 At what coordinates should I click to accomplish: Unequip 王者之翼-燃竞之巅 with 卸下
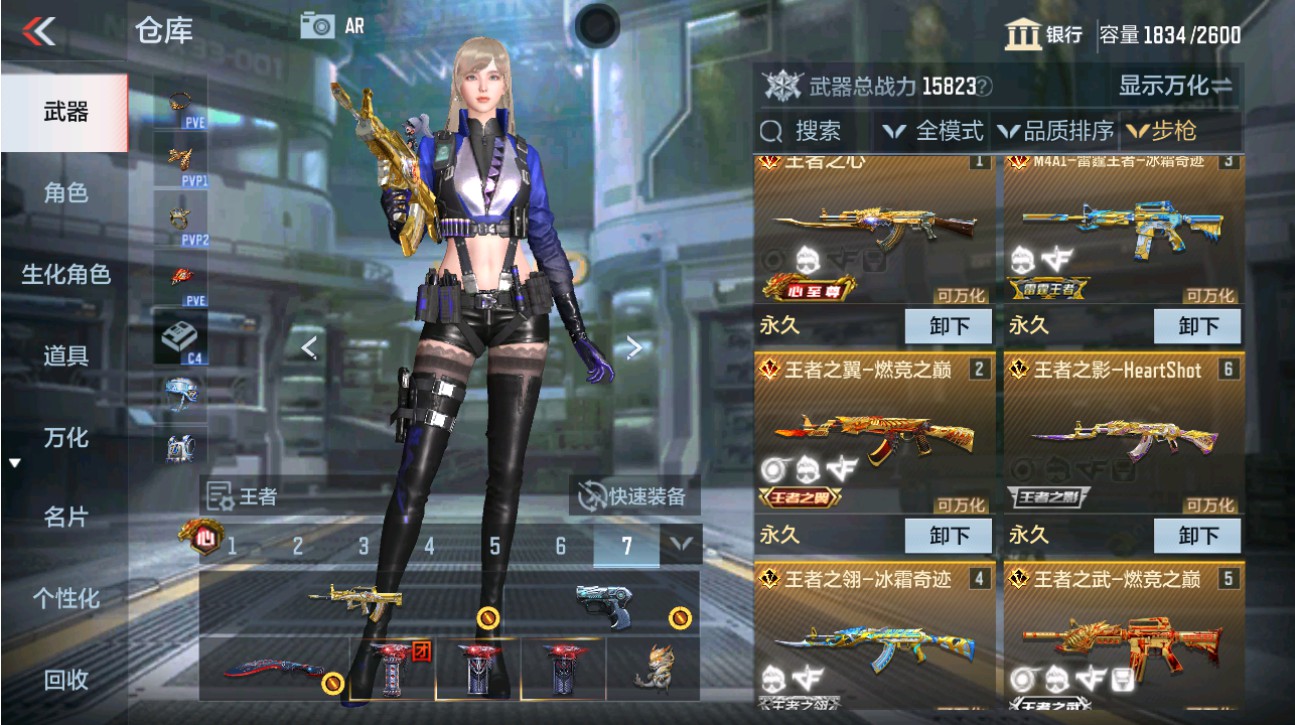948,537
